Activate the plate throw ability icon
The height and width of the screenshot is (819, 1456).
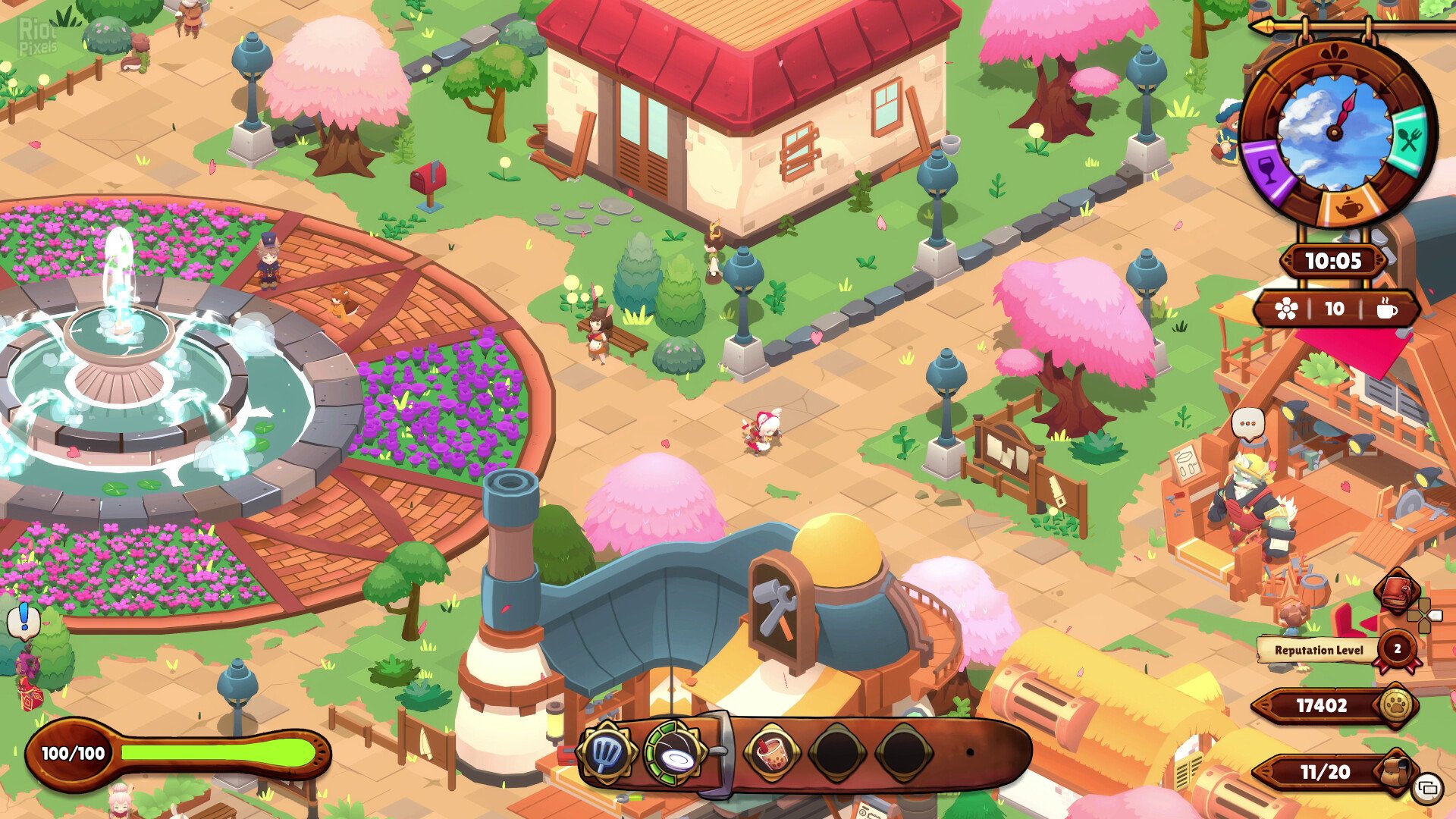[674, 753]
